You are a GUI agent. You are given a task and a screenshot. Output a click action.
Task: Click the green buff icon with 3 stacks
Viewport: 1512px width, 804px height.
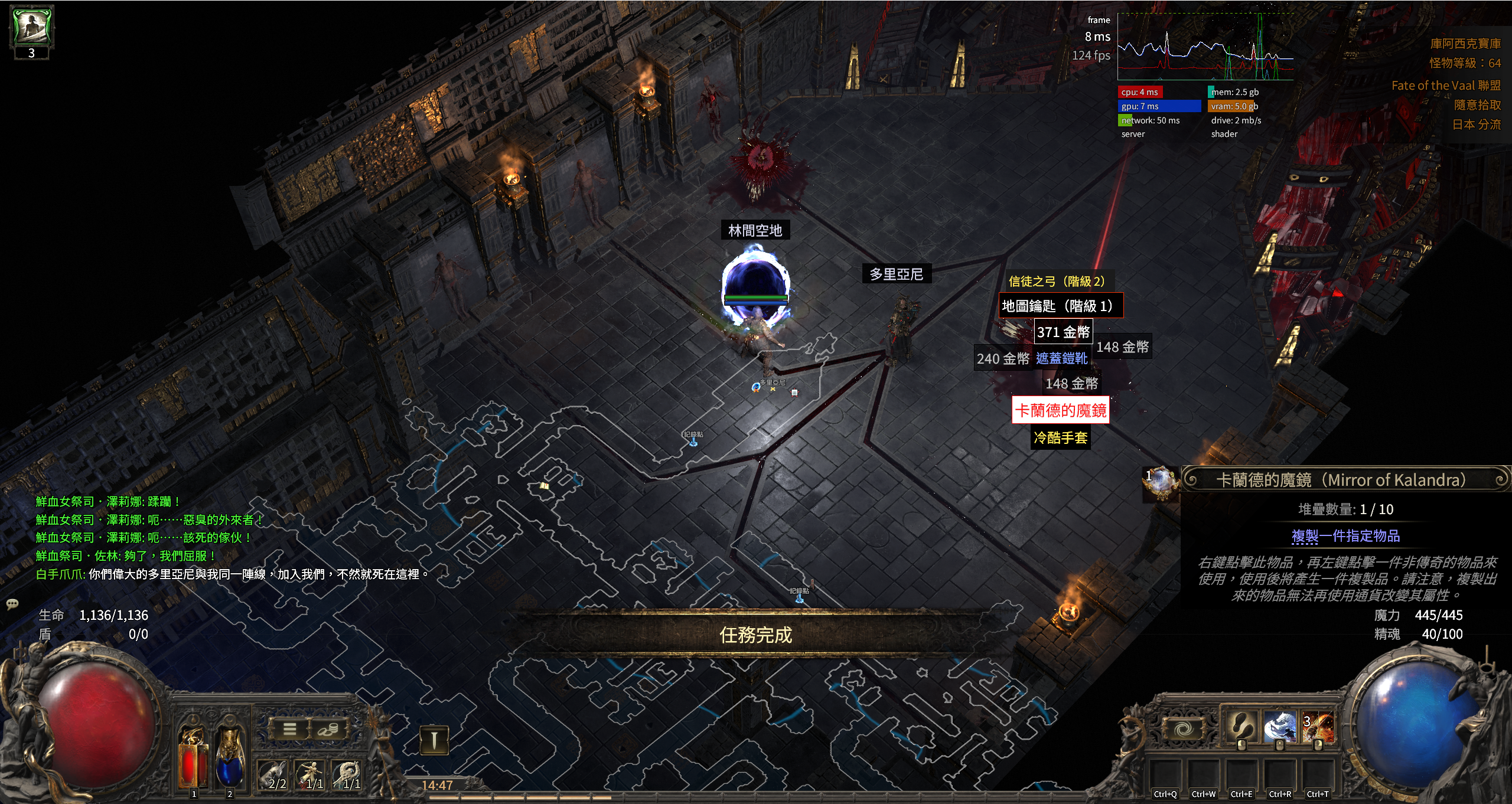point(32,27)
